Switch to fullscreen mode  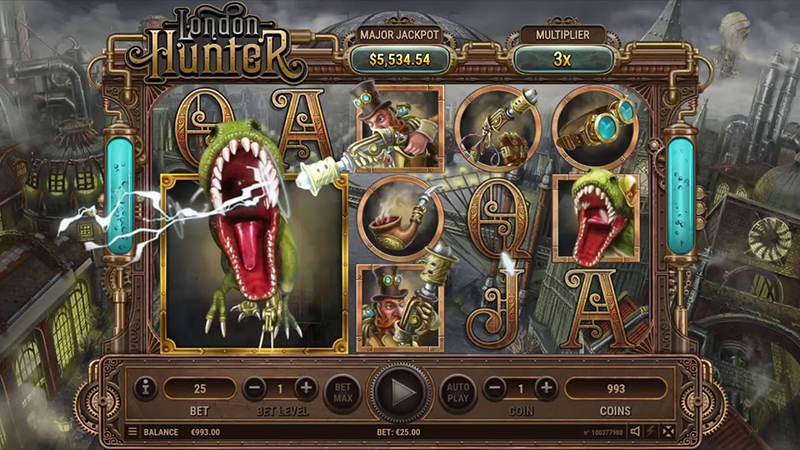[668, 432]
